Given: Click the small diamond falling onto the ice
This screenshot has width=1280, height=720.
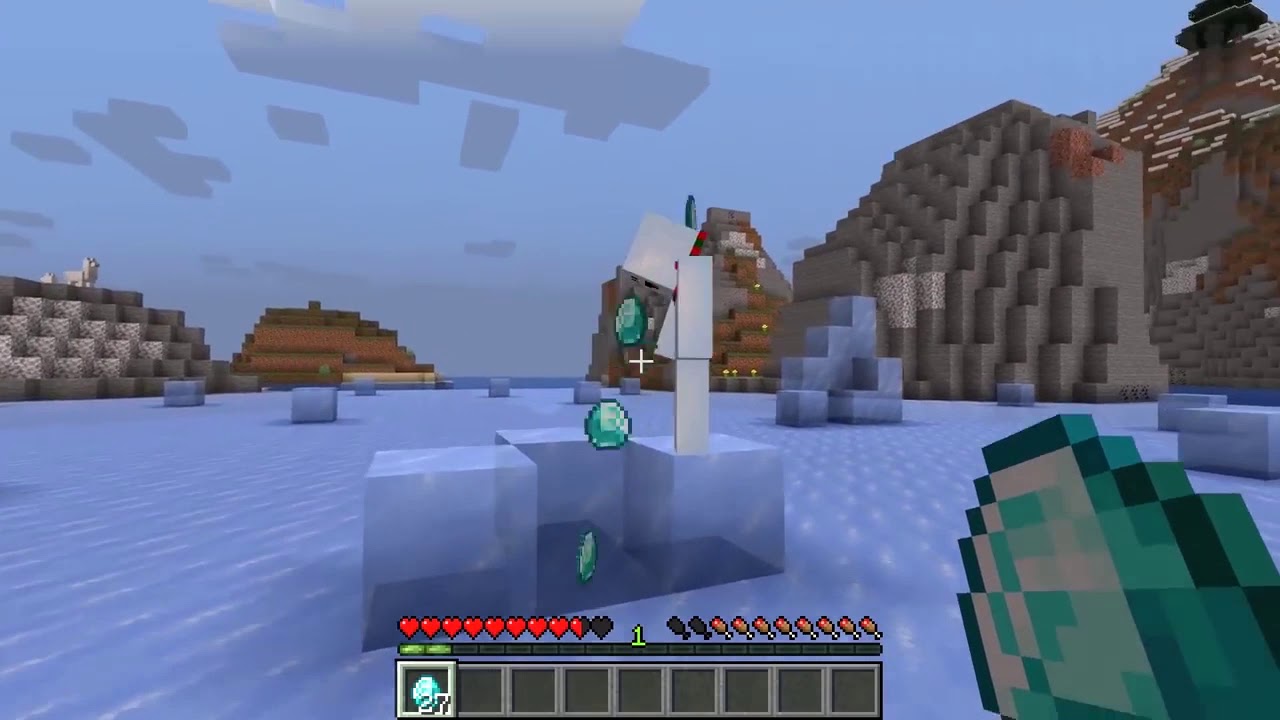Looking at the screenshot, I should point(586,556).
